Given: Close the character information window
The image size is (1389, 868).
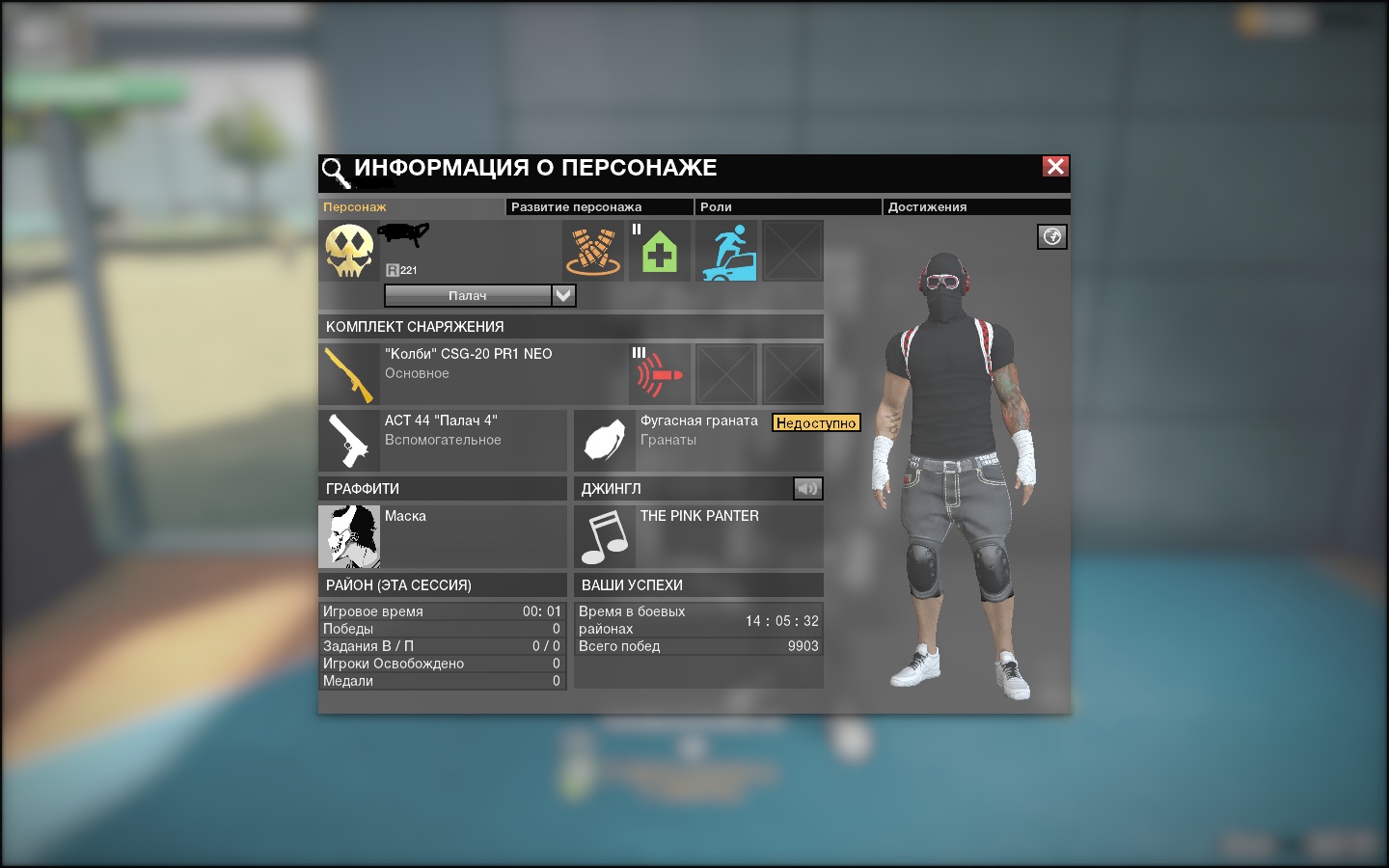Looking at the screenshot, I should click(1055, 167).
